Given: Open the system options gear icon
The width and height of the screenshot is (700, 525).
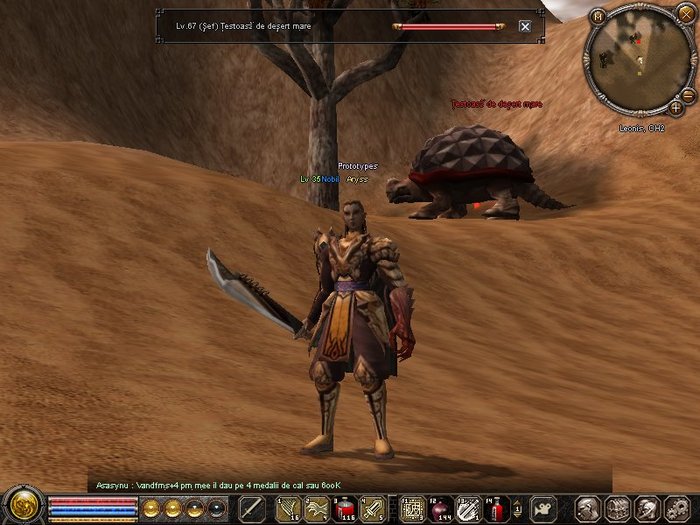Looking at the screenshot, I should point(678,507).
